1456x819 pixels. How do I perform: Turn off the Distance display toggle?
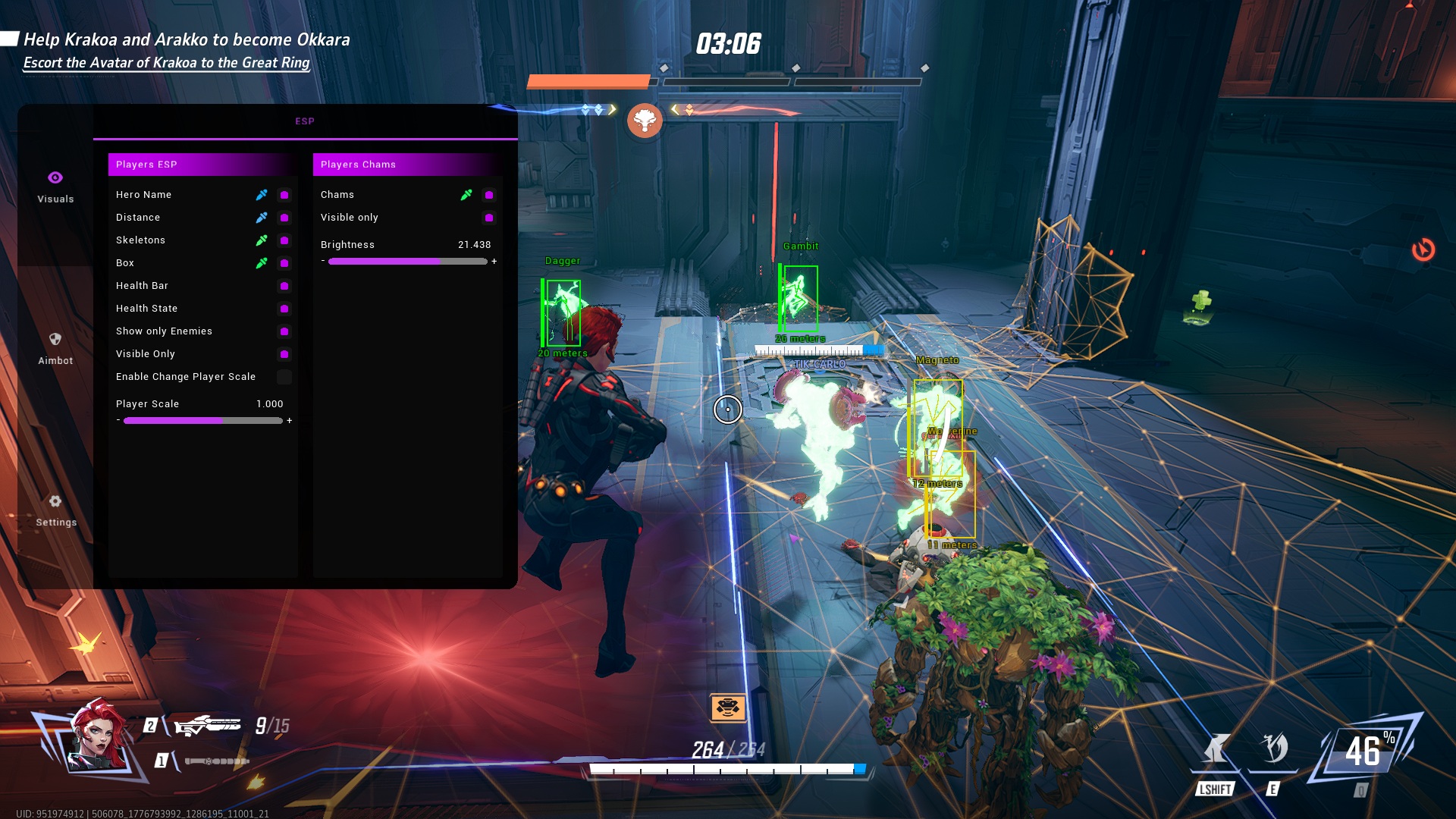(284, 218)
